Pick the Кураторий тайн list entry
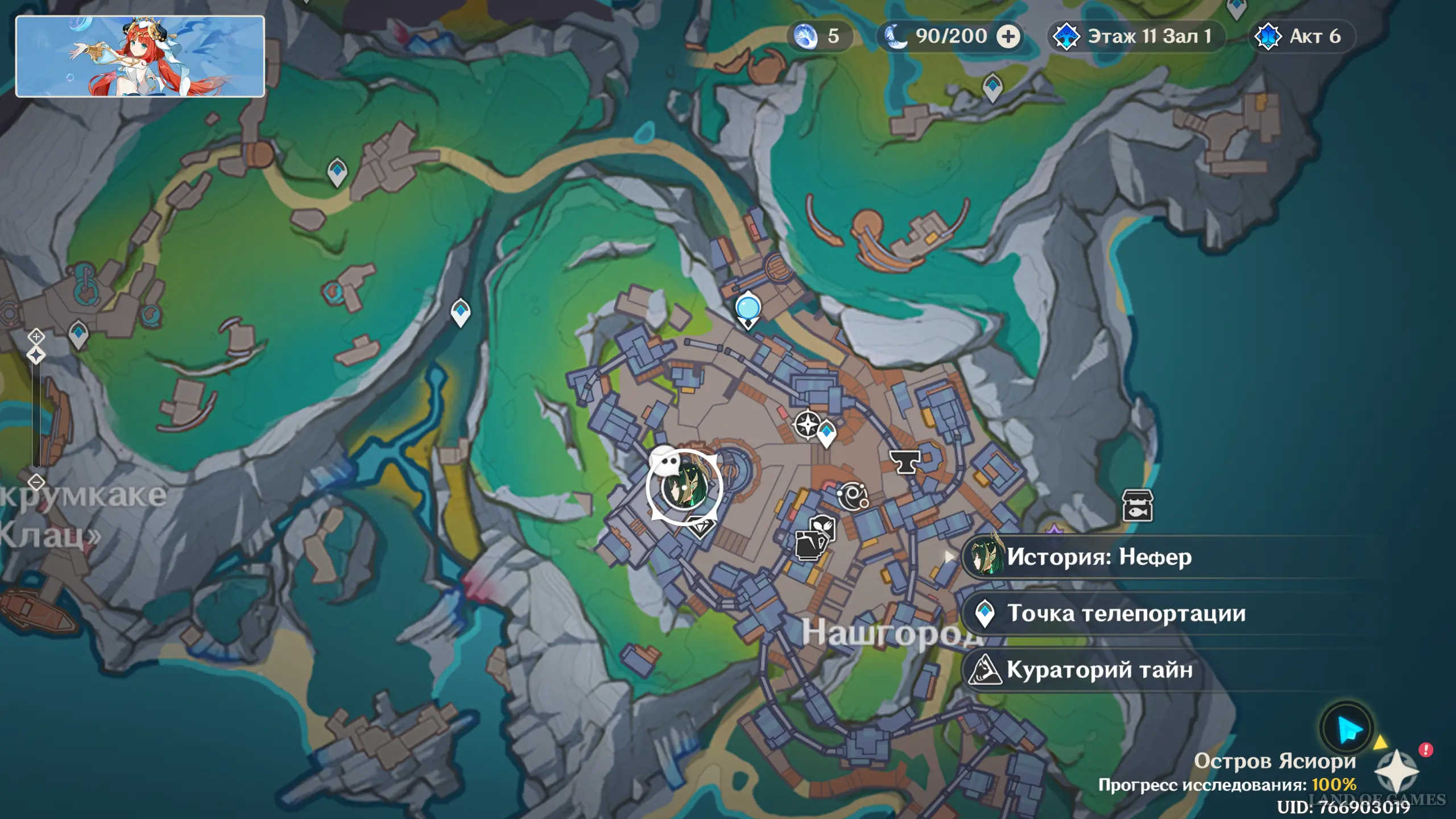Image resolution: width=1456 pixels, height=819 pixels. [1099, 669]
